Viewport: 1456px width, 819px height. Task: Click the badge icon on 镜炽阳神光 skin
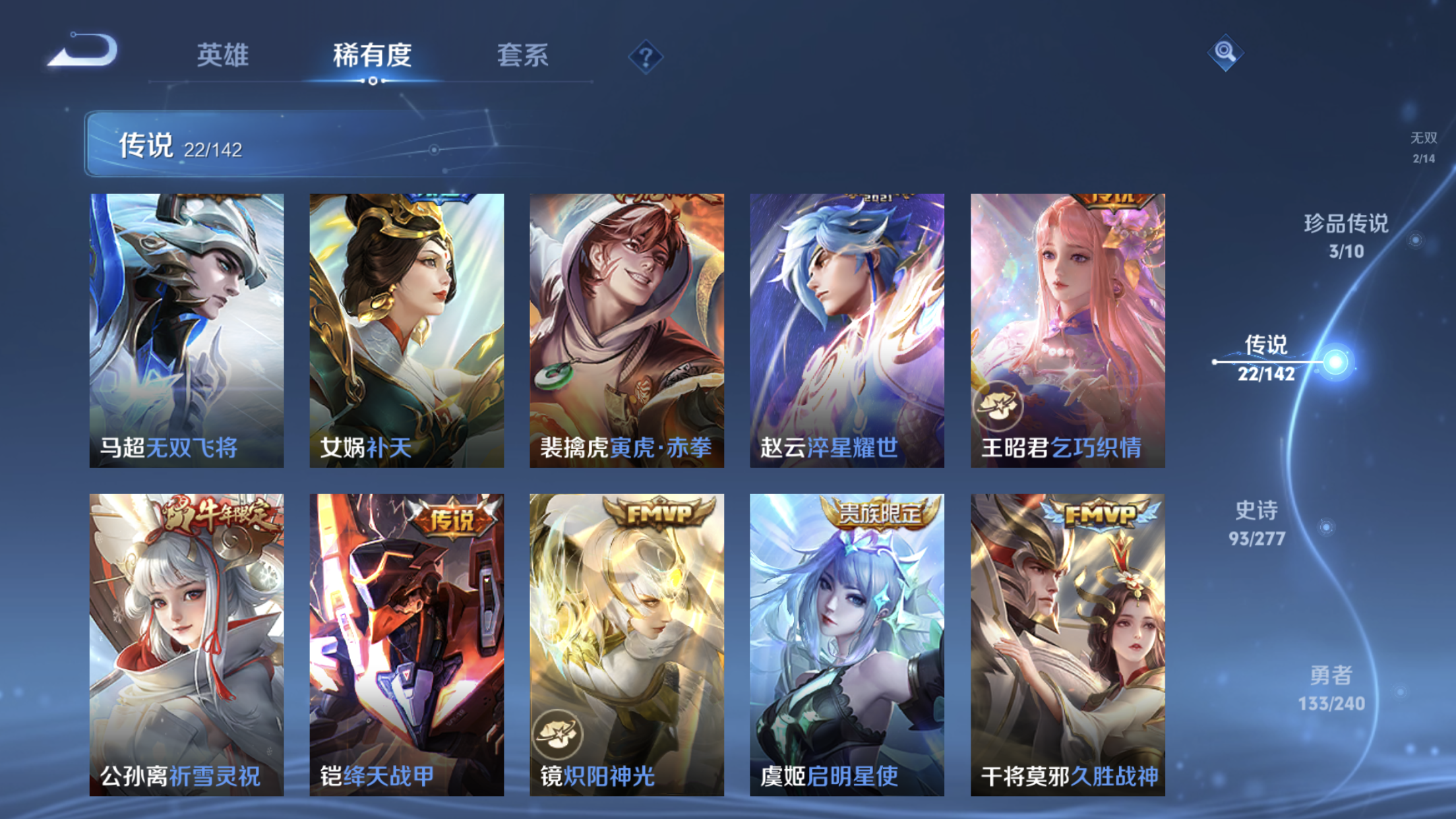pos(558,732)
